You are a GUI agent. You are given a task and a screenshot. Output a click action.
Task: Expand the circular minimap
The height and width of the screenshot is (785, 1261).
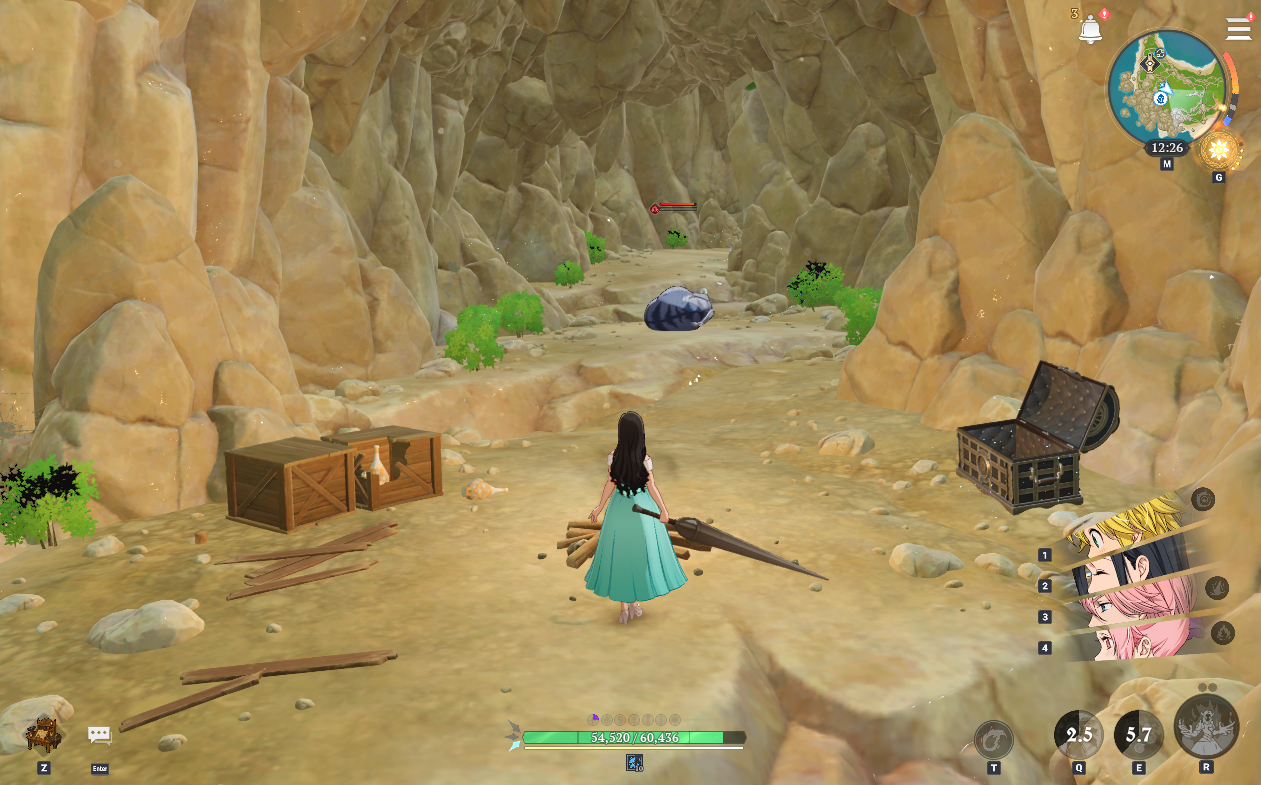1167,88
